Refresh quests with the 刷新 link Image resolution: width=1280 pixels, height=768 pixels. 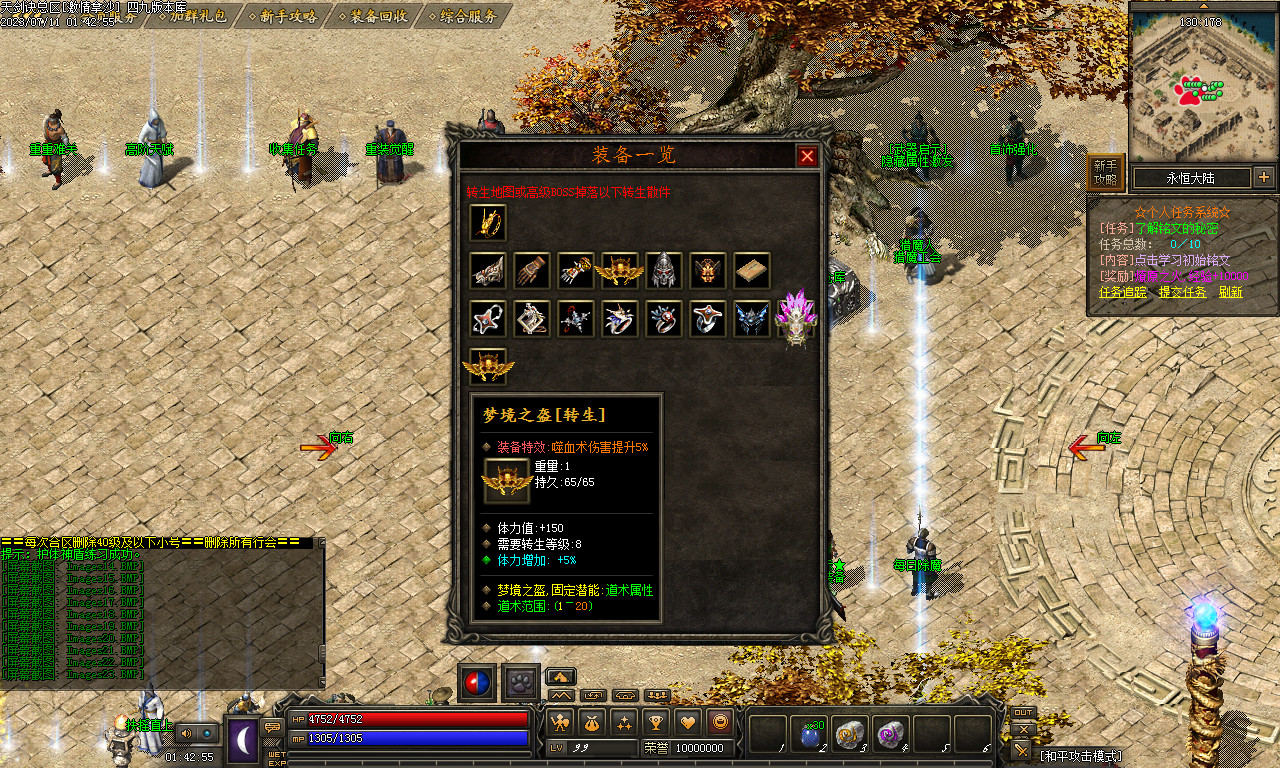pos(1230,292)
